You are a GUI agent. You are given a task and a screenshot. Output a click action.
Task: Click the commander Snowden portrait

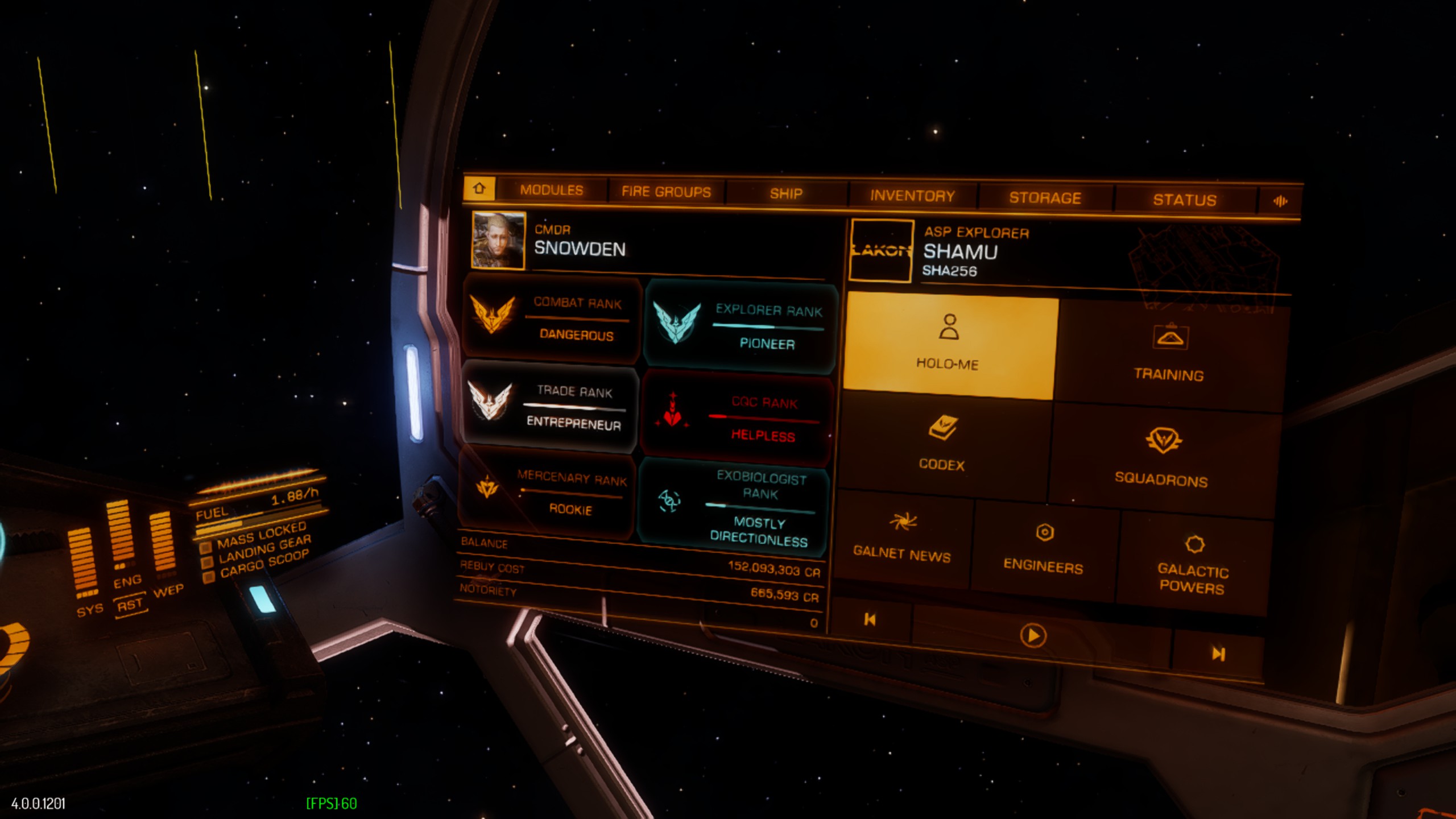coord(498,240)
